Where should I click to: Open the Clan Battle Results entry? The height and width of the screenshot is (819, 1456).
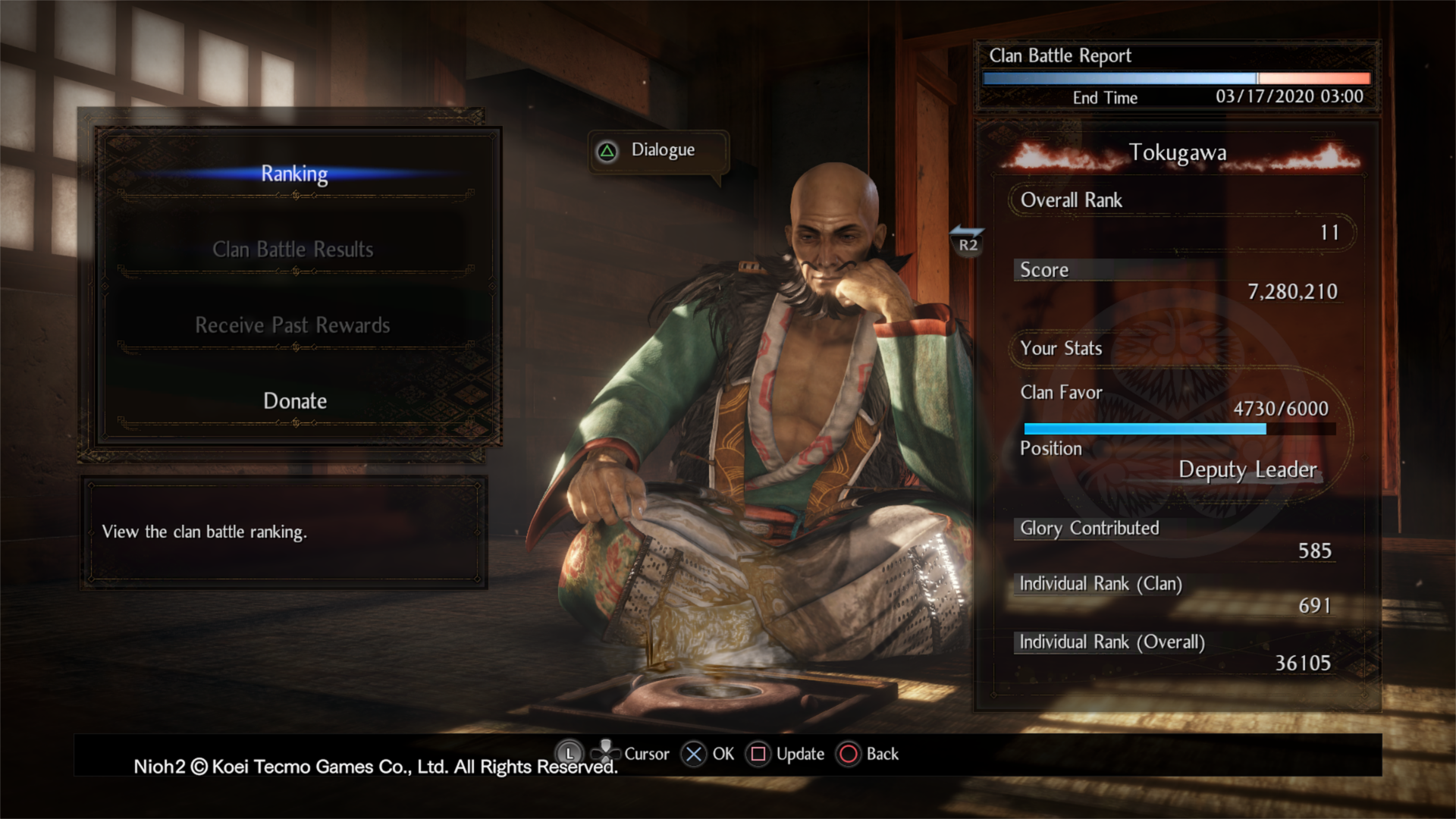coord(294,249)
